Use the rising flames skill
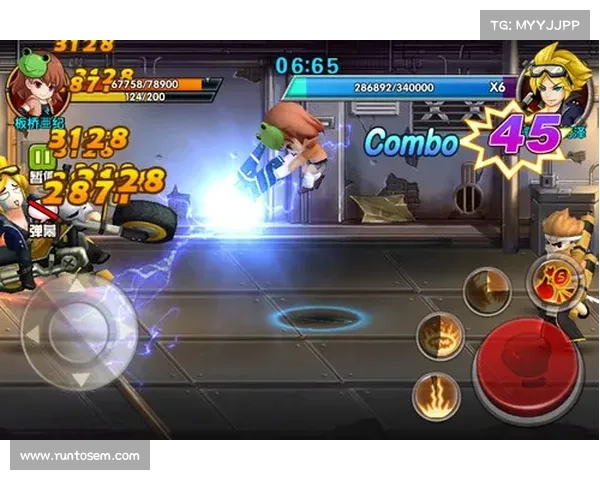600x480 pixels. 436,397
